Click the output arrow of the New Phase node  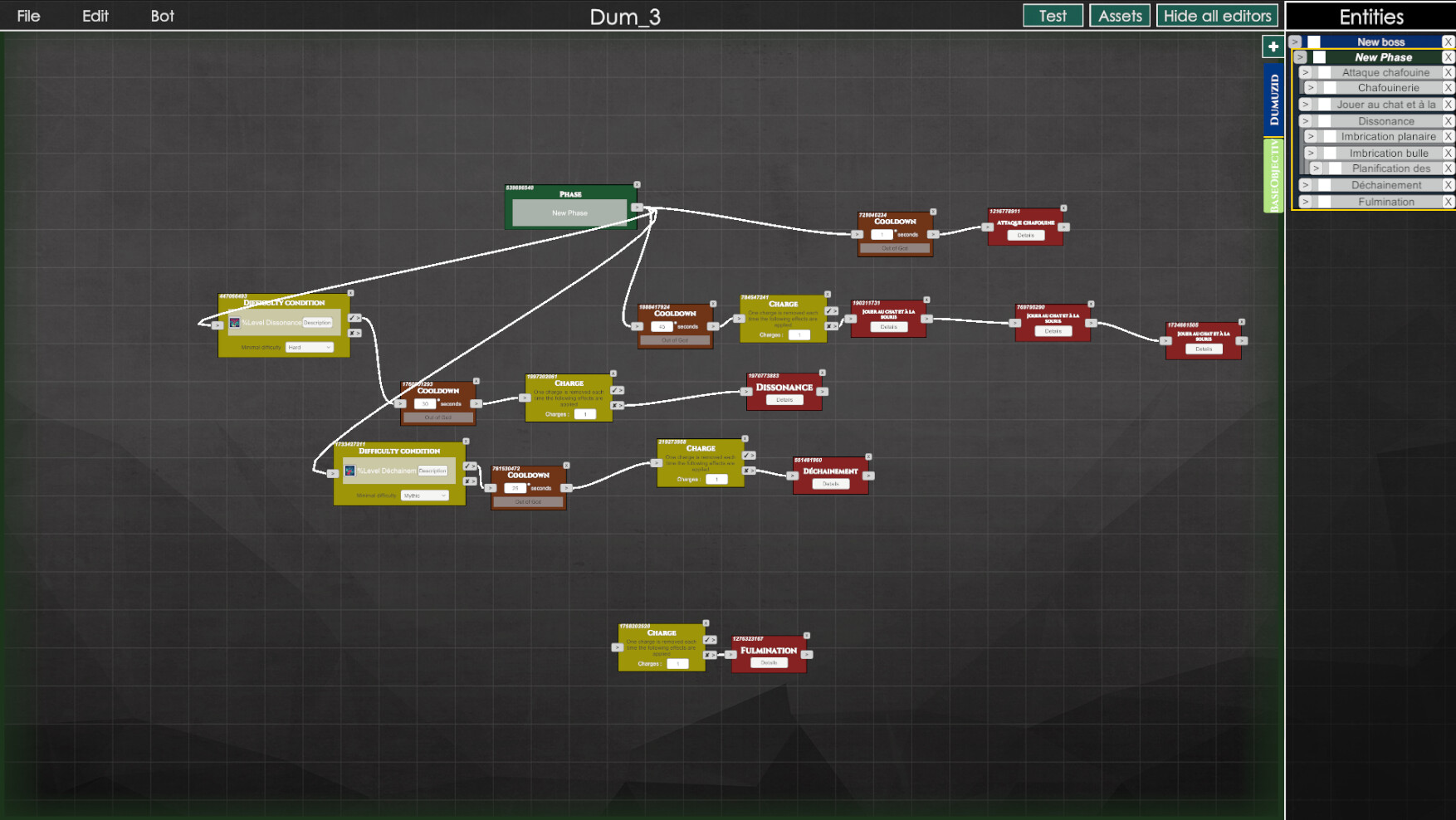pos(636,207)
